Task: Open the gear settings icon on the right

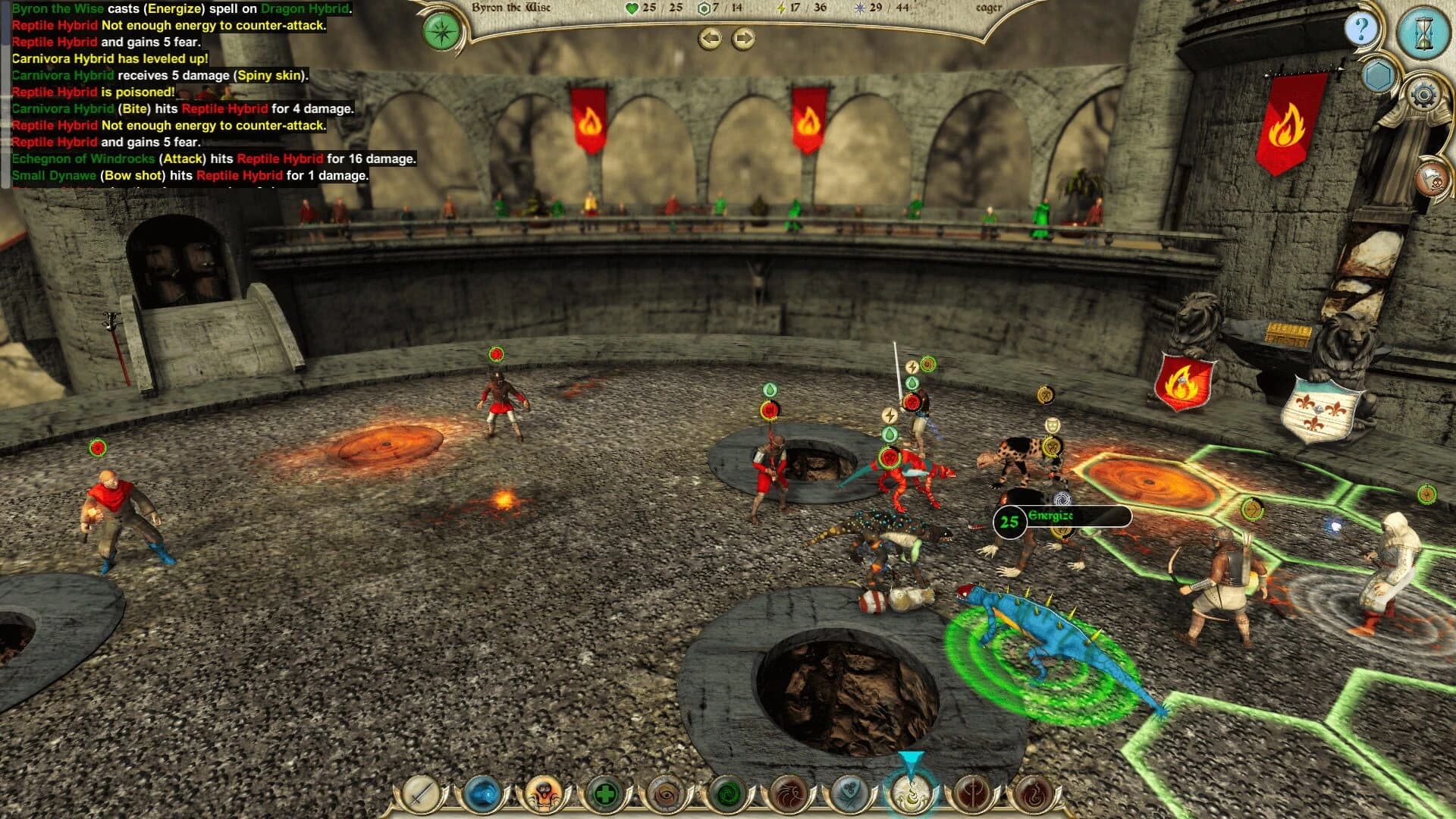Action: click(x=1423, y=94)
